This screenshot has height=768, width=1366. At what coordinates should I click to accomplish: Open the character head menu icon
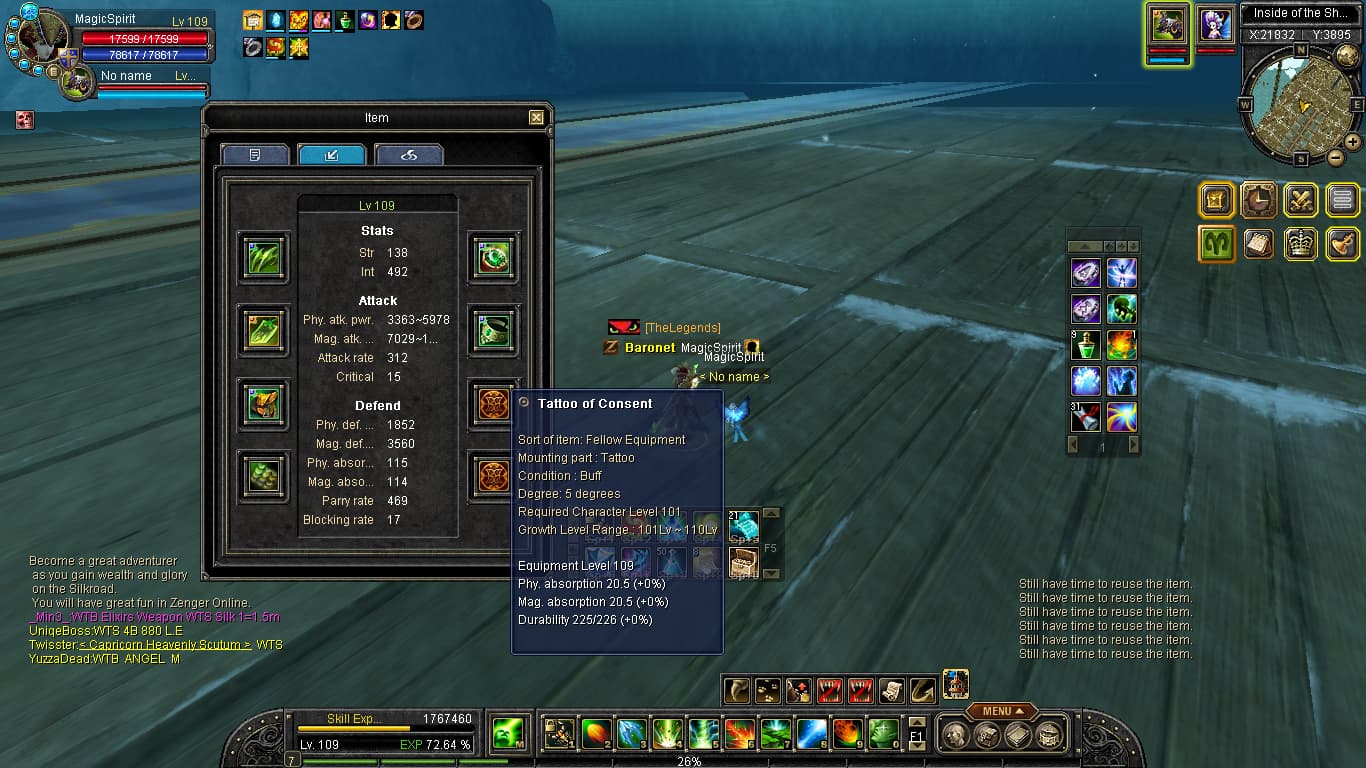point(955,735)
